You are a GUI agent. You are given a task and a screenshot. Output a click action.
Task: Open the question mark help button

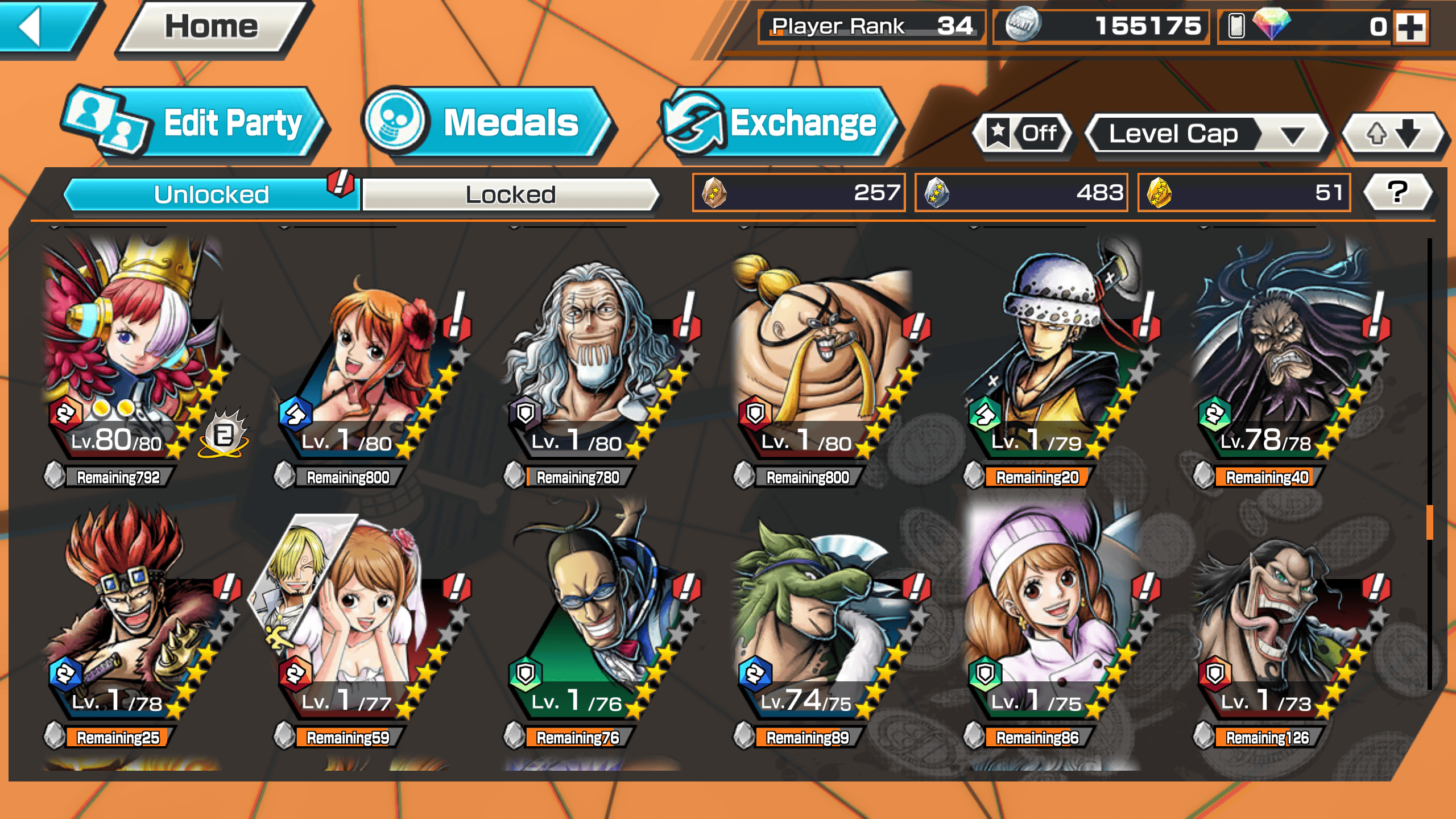coord(1397,192)
